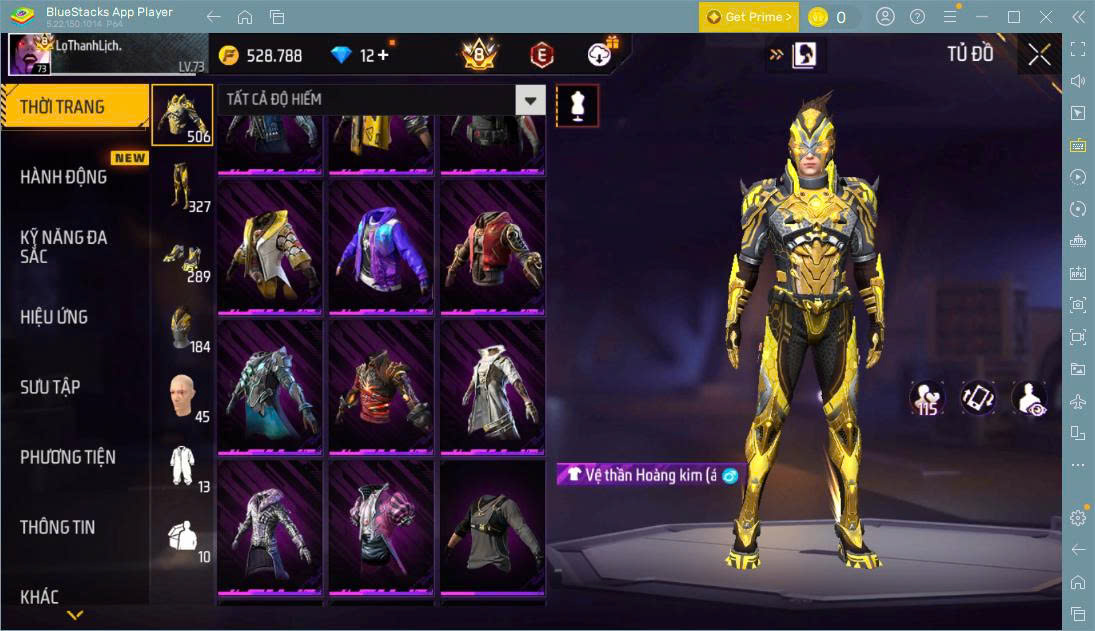Go to the PHƯƠNG TIỆN category

(x=68, y=457)
